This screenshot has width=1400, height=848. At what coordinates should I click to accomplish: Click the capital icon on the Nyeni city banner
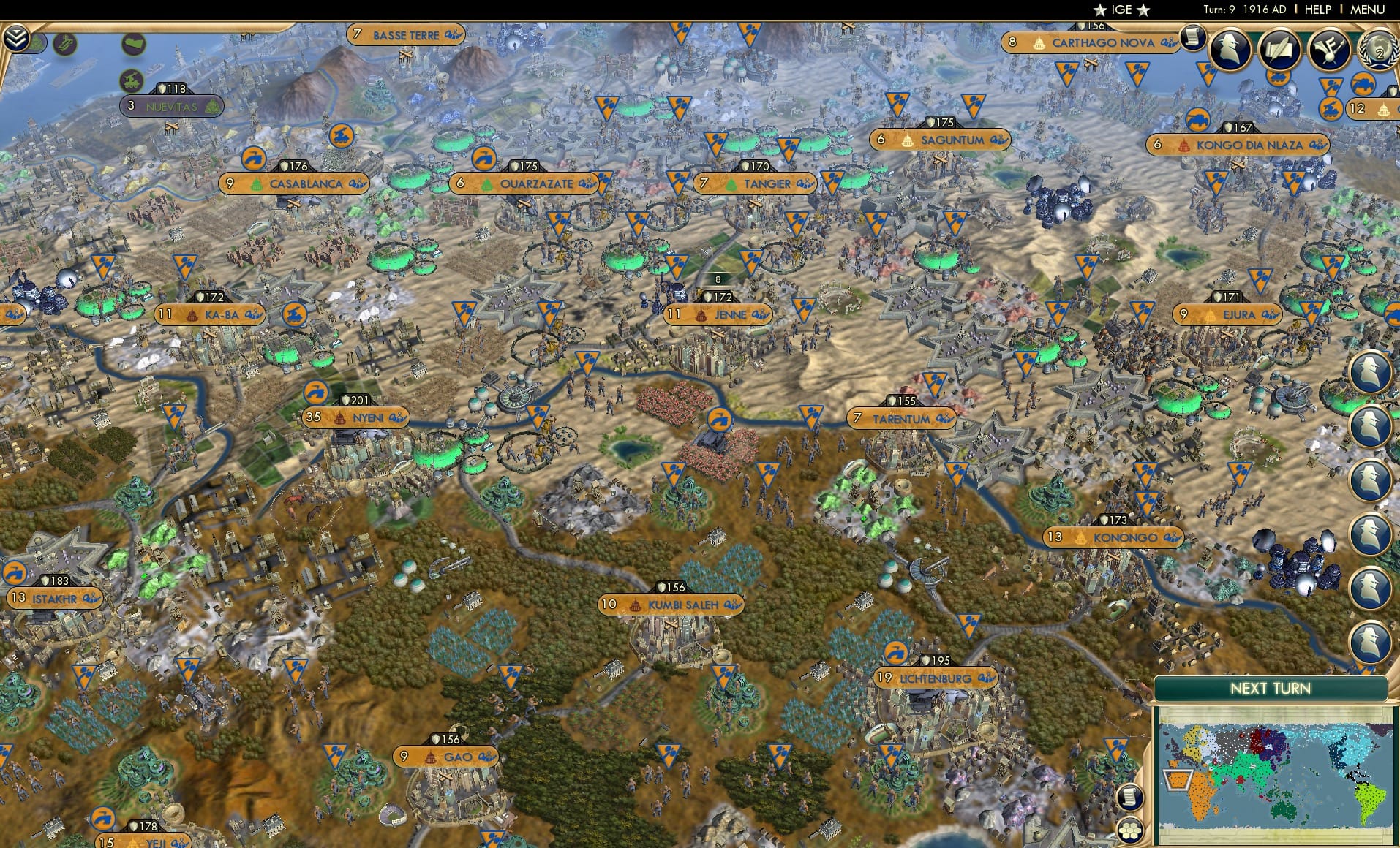(341, 417)
